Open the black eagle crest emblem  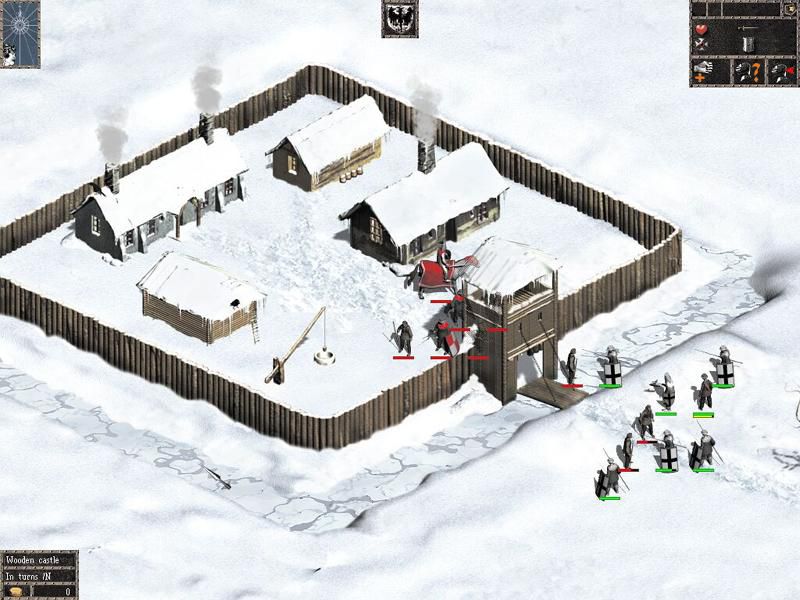pyautogui.click(x=399, y=19)
